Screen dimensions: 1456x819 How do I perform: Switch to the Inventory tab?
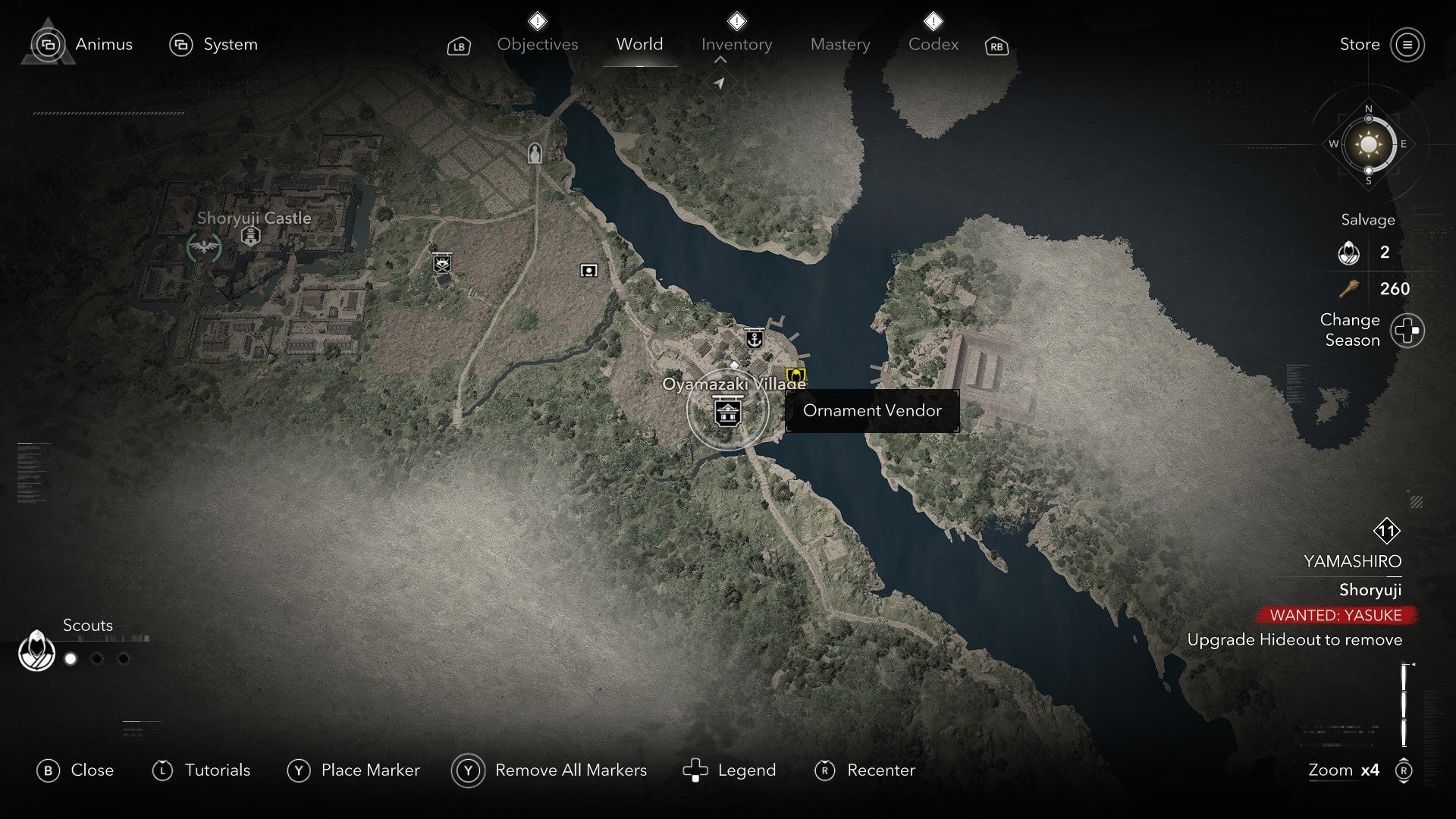click(736, 44)
